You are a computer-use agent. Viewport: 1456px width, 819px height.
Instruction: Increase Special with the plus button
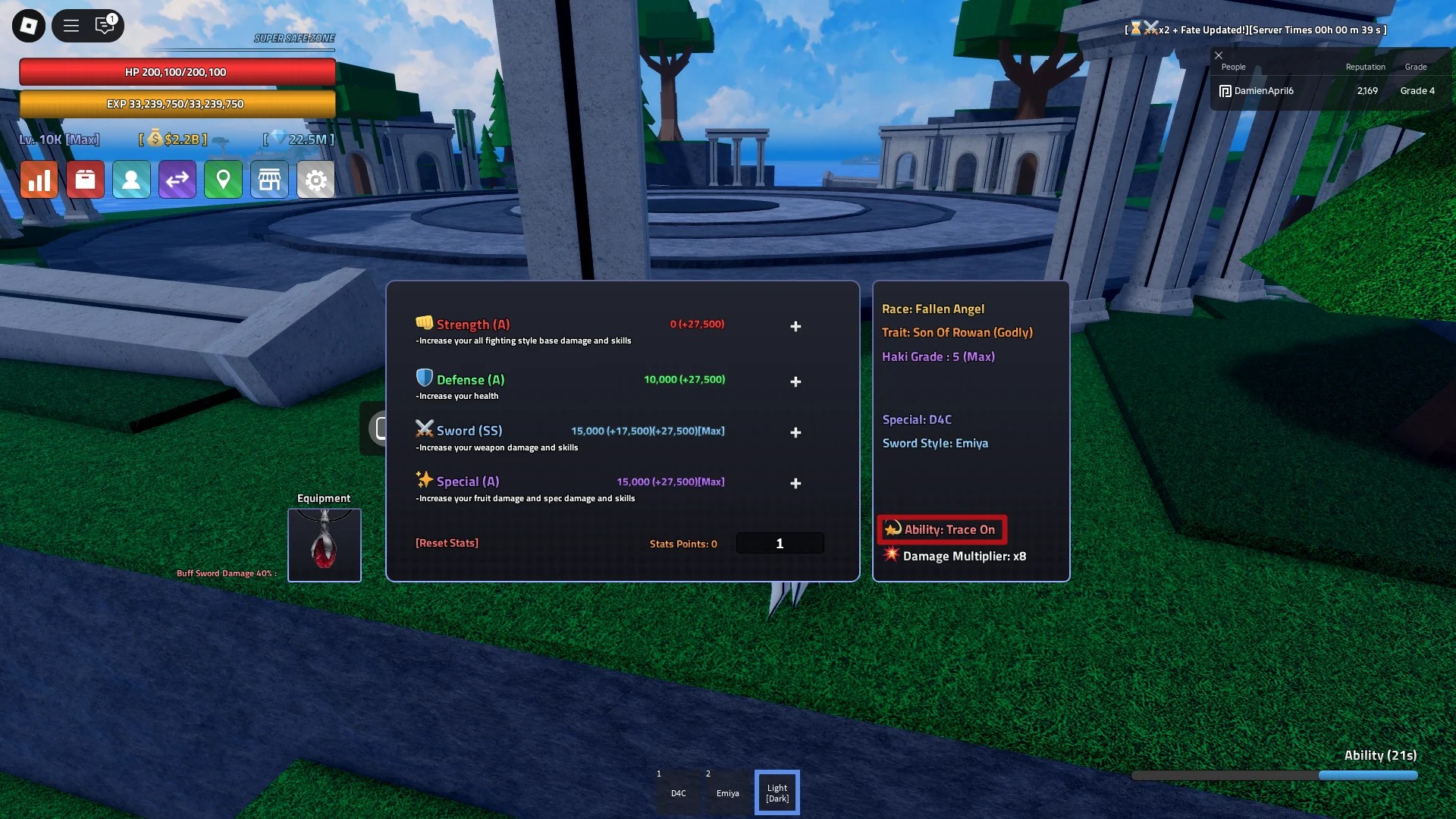795,483
